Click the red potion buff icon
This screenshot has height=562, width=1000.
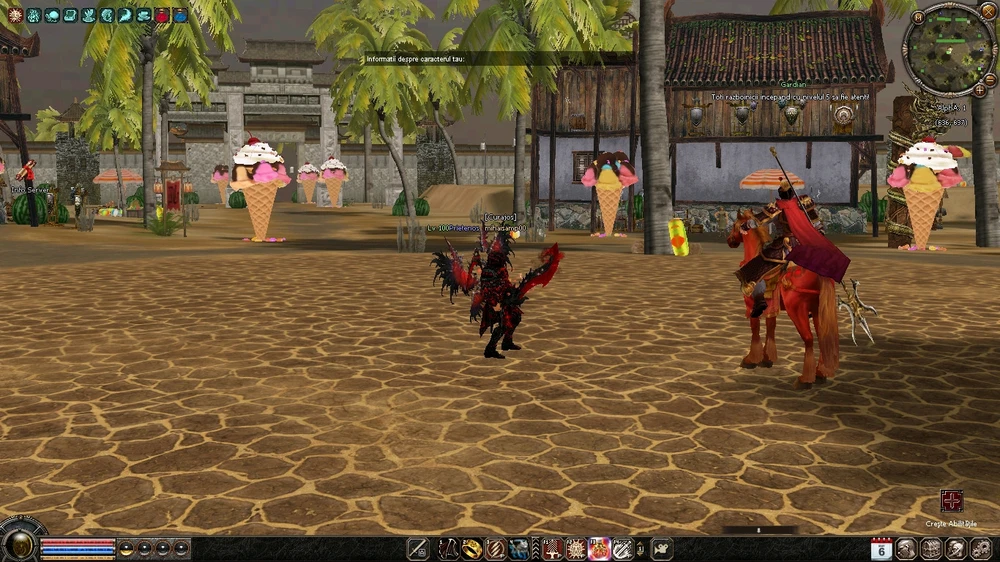162,15
